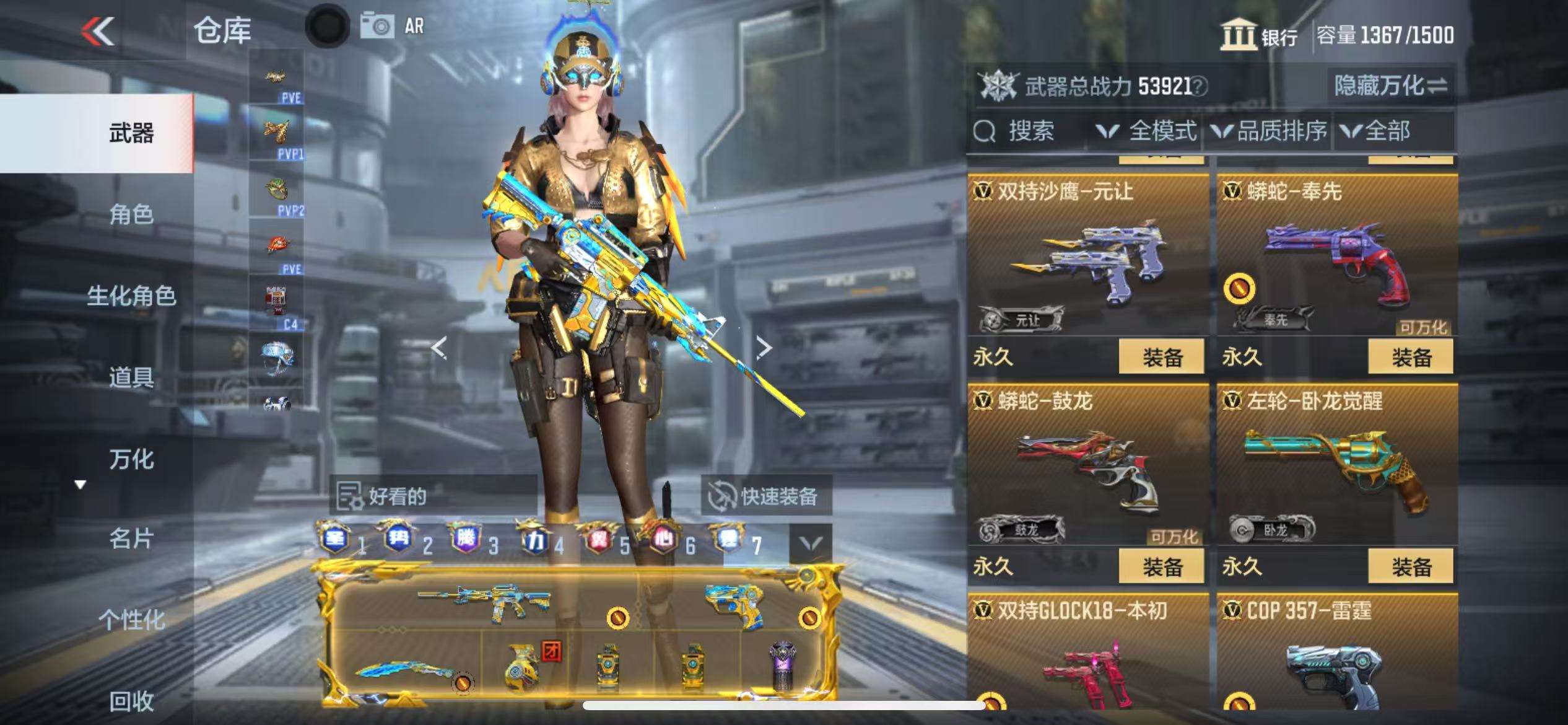This screenshot has height=725, width=1568.
Task: Open the 银行 bank
Action: point(1259,35)
